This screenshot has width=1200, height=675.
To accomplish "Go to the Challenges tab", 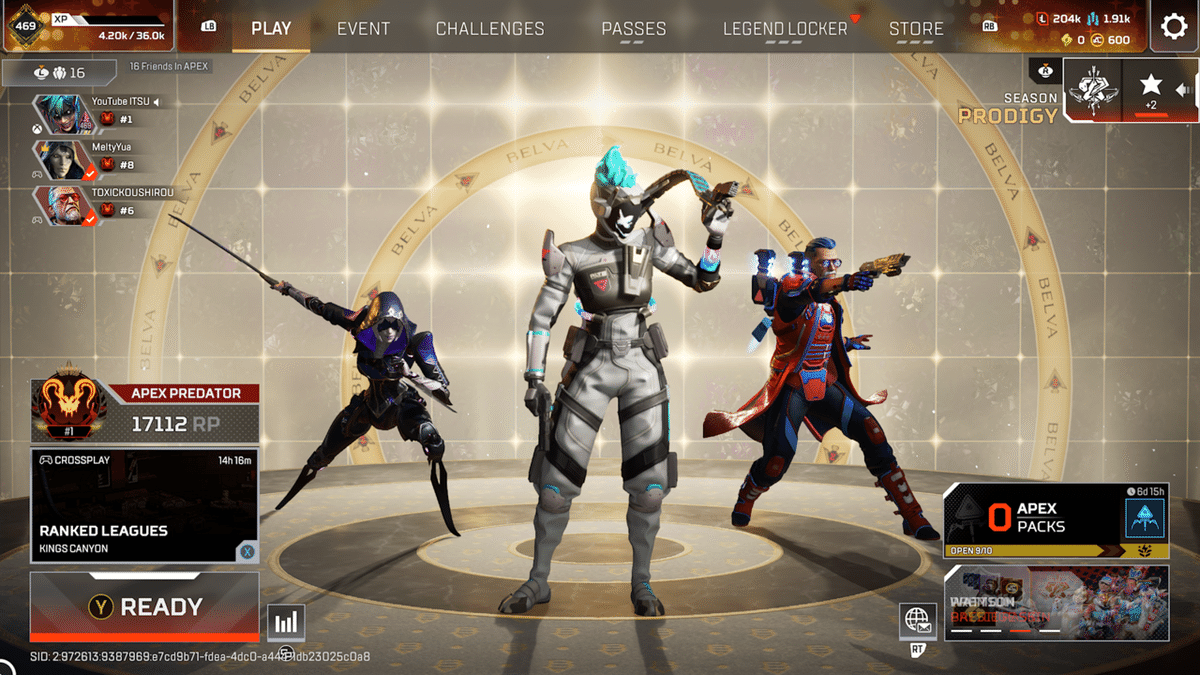I will click(x=490, y=28).
